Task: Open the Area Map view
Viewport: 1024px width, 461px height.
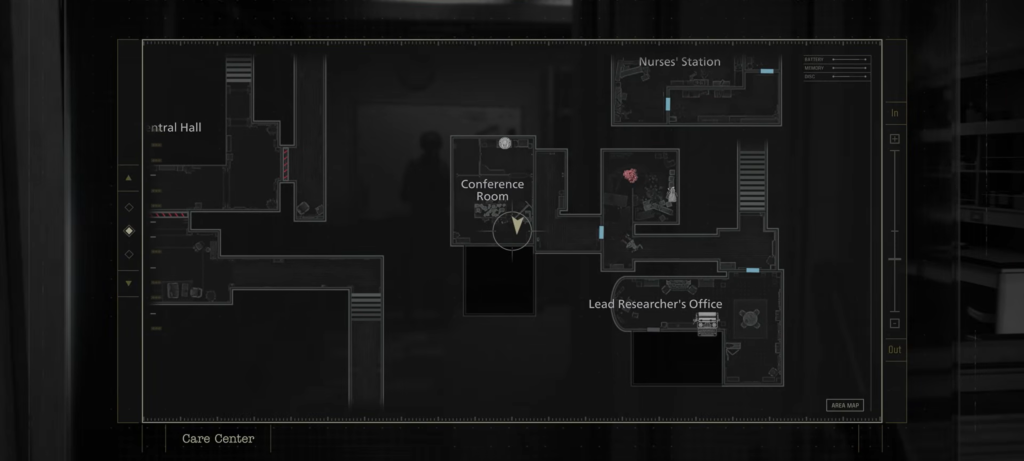Action: [845, 405]
